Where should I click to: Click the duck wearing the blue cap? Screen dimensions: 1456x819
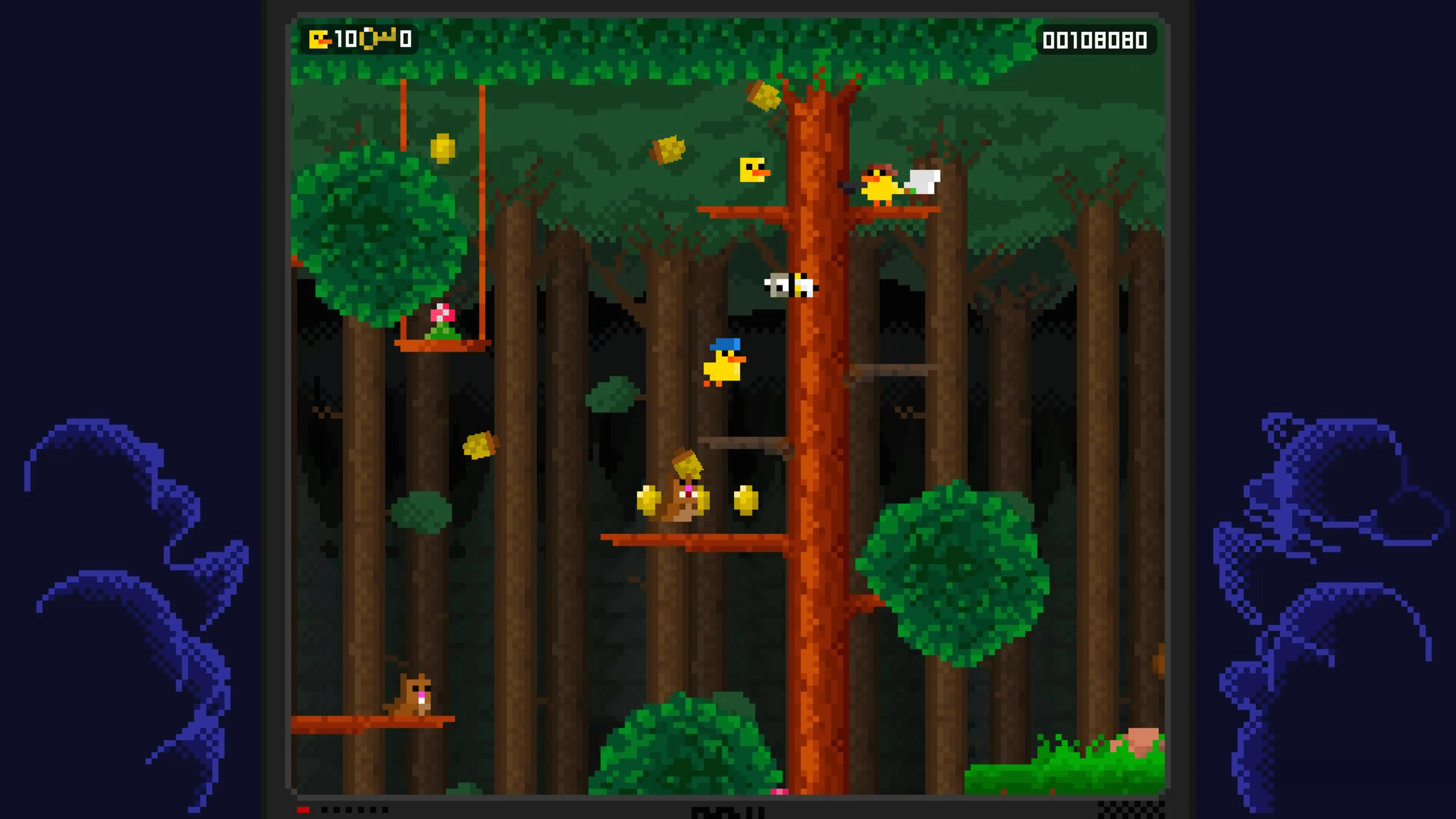(x=723, y=367)
